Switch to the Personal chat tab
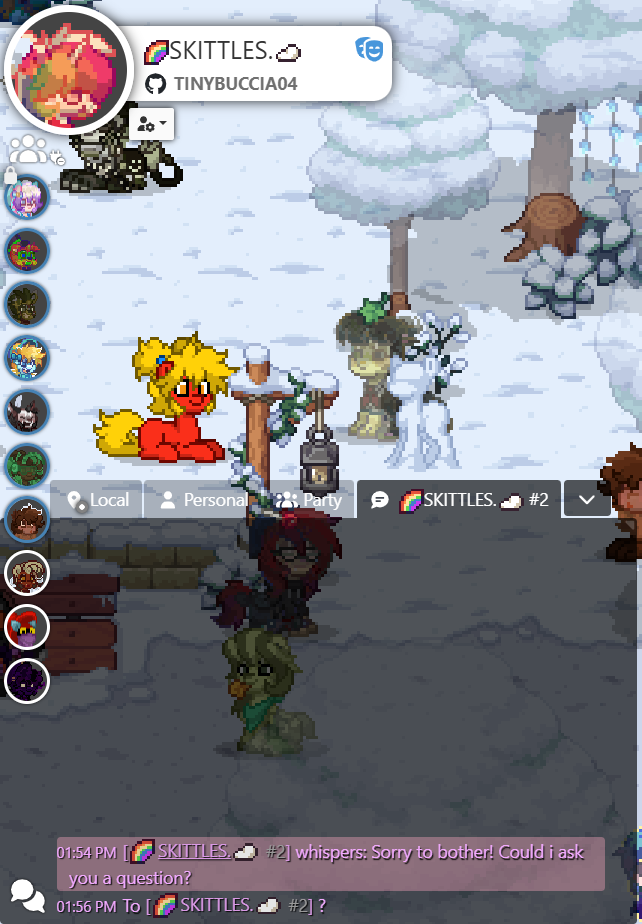The height and width of the screenshot is (924, 642). pos(203,500)
